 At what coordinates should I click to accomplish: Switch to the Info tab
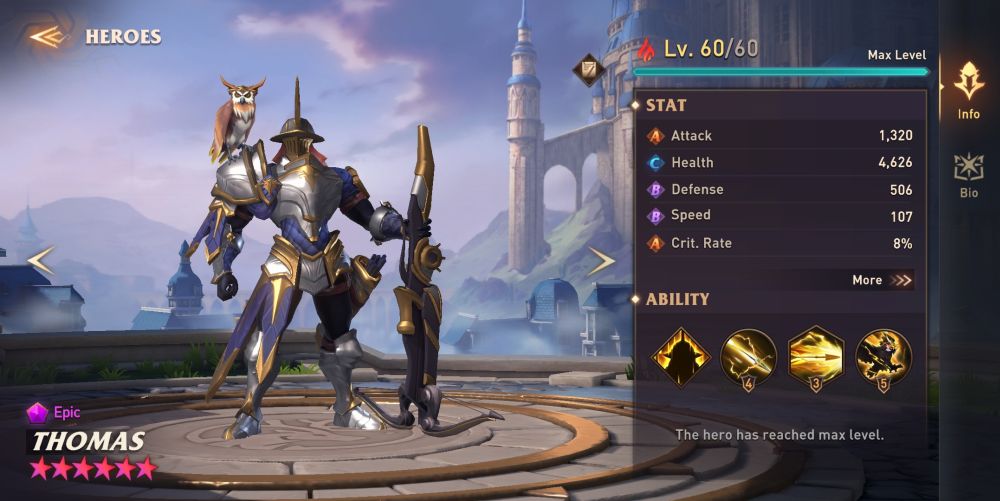968,90
